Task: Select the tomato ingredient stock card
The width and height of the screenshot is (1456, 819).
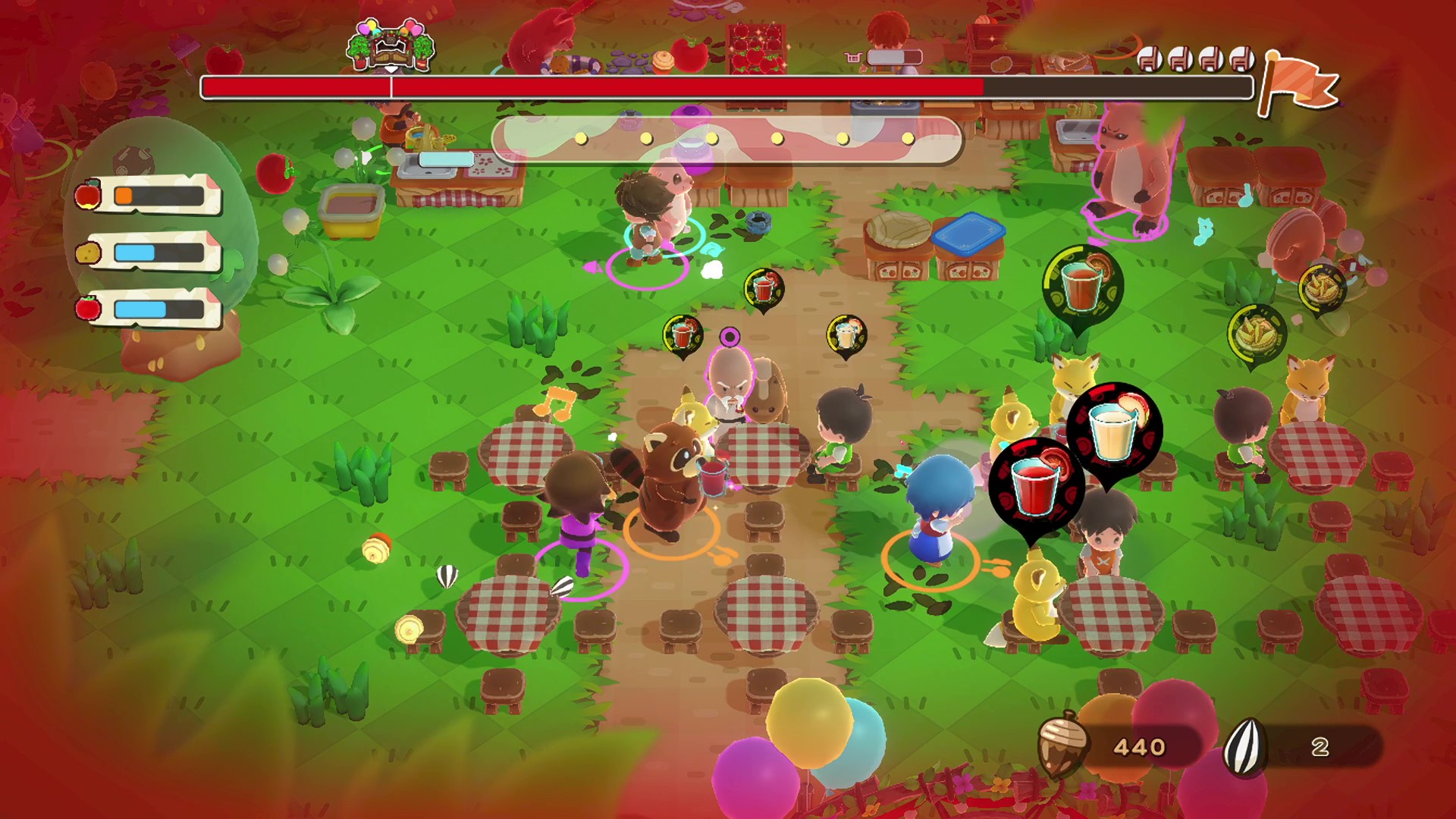Action: (x=149, y=309)
